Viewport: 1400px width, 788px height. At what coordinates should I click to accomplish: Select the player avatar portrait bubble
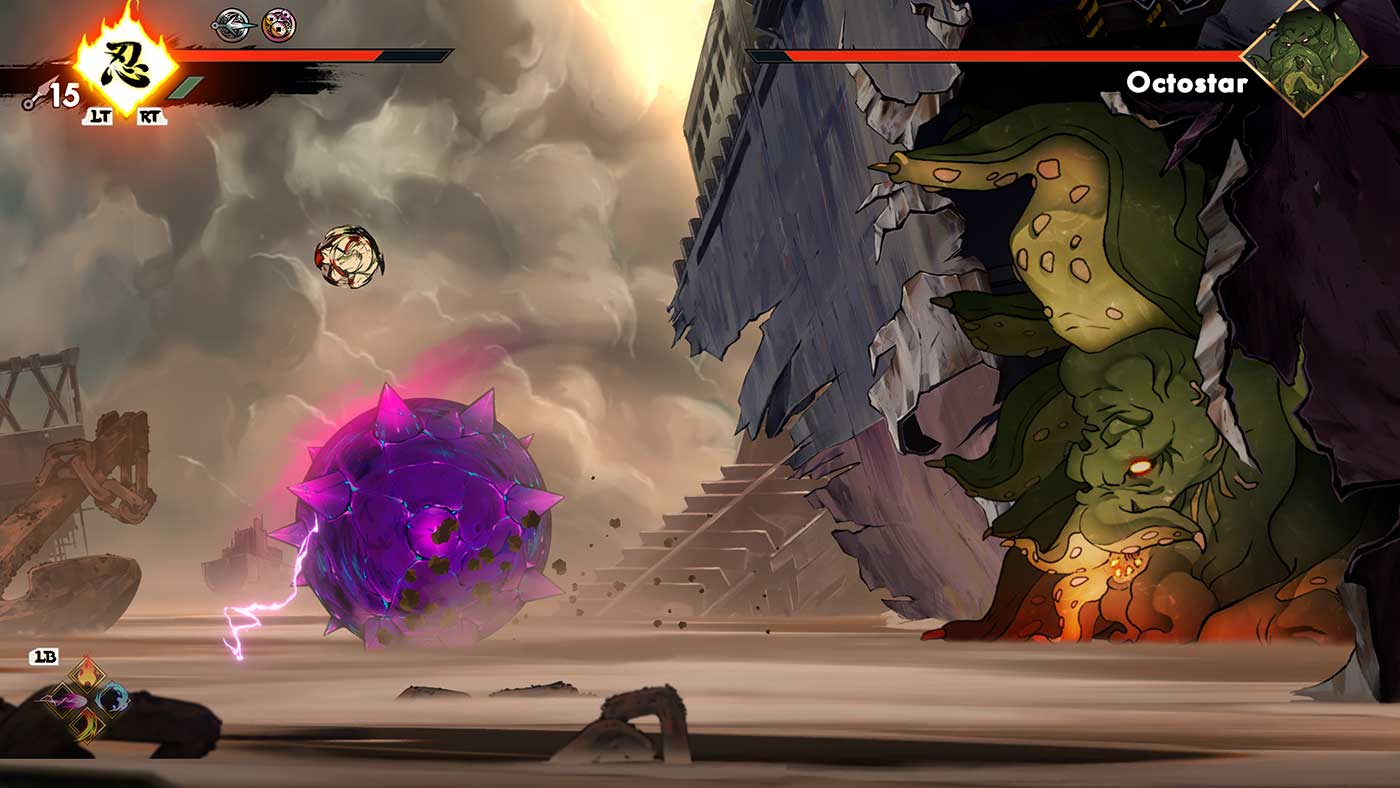(350, 258)
